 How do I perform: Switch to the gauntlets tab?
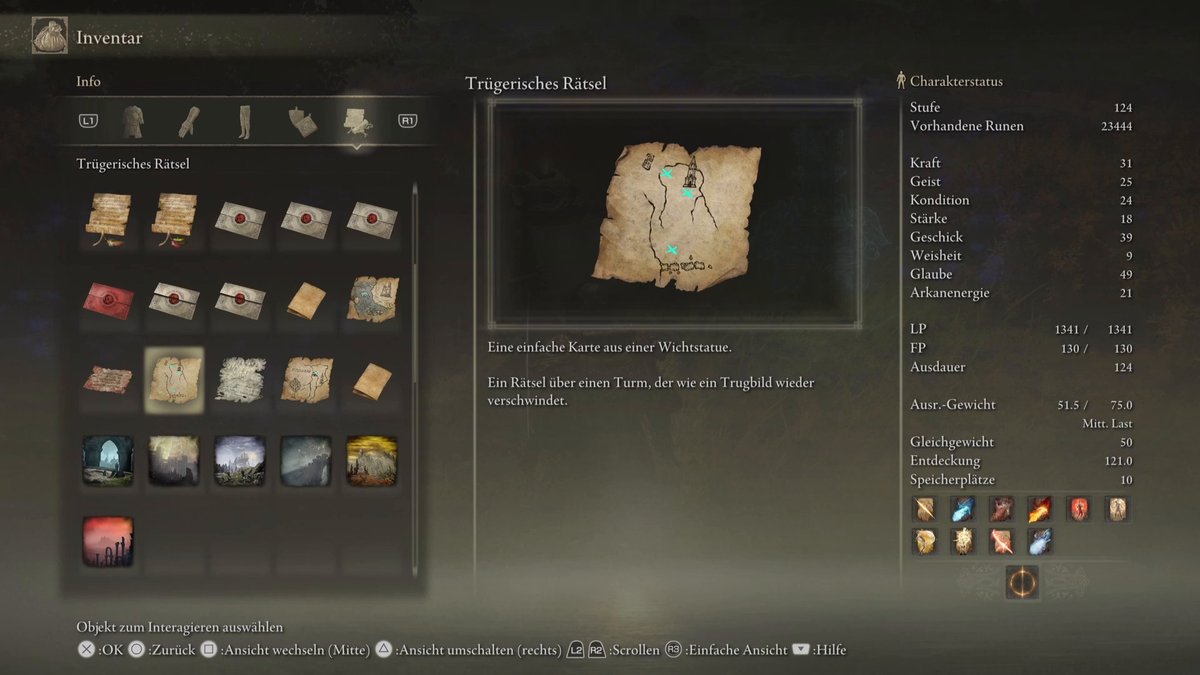[189, 121]
